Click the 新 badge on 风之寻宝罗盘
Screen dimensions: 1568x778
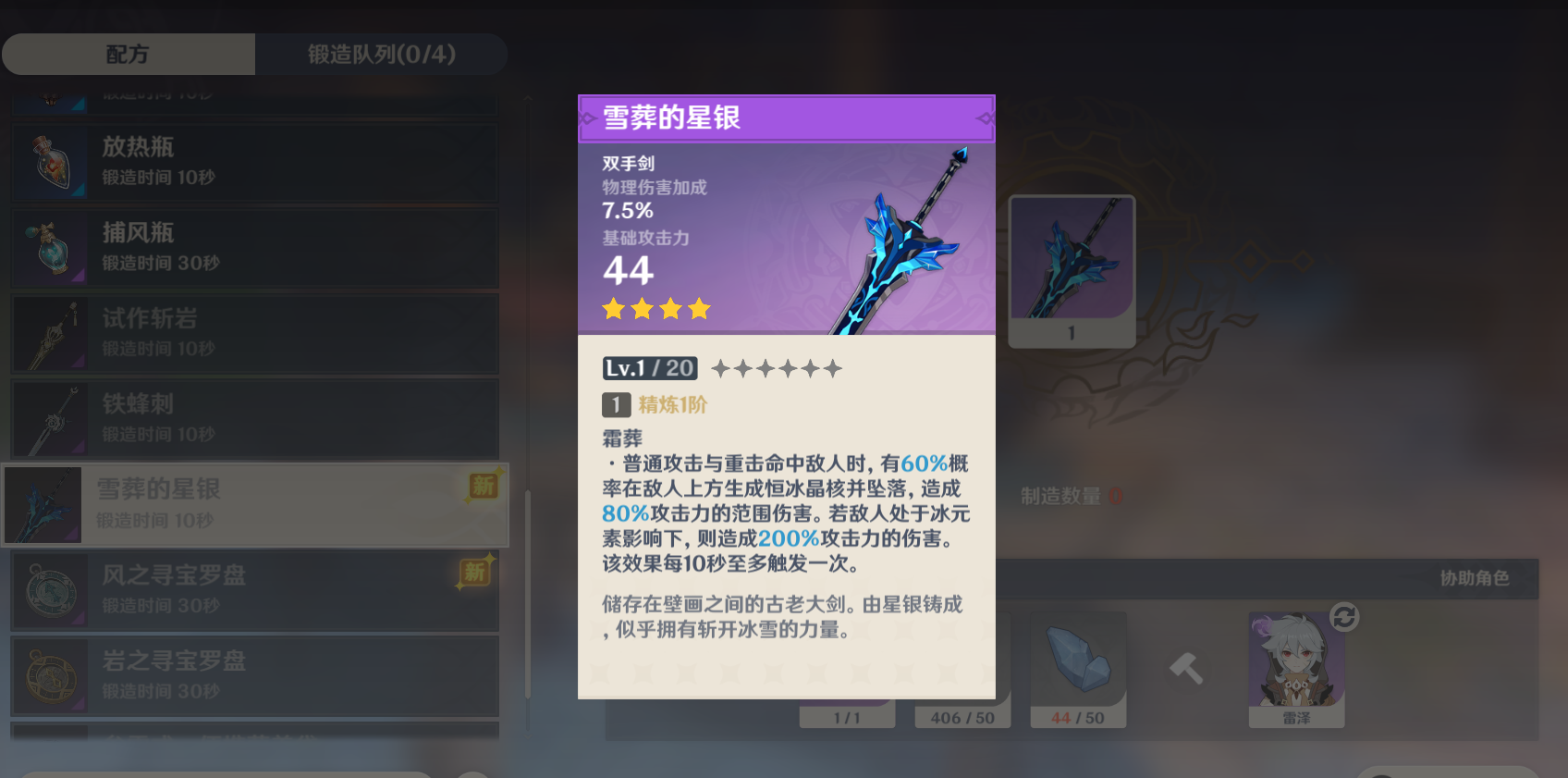tap(474, 571)
